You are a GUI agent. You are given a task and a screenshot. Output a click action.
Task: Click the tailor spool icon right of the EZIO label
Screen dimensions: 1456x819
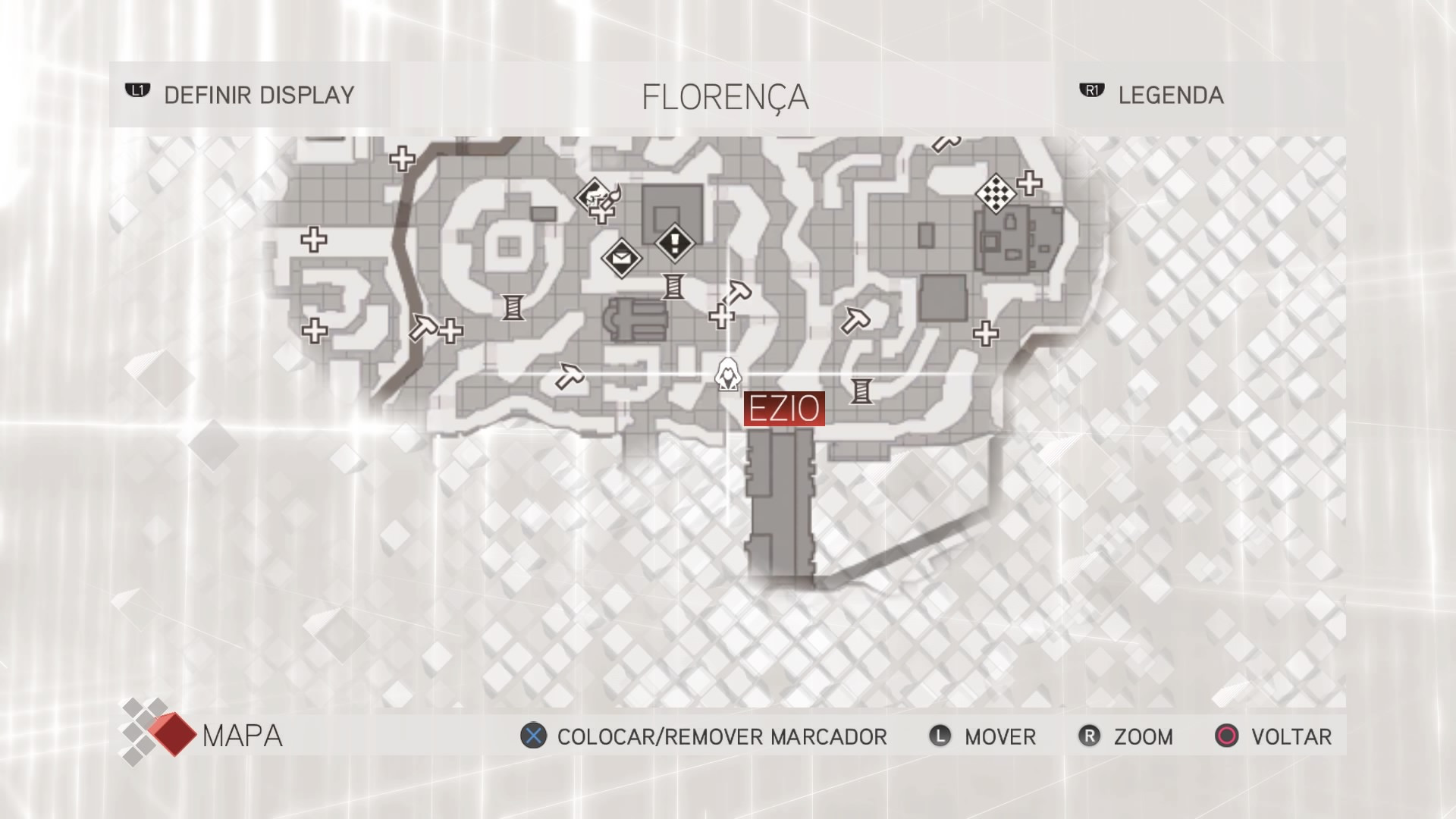point(860,390)
